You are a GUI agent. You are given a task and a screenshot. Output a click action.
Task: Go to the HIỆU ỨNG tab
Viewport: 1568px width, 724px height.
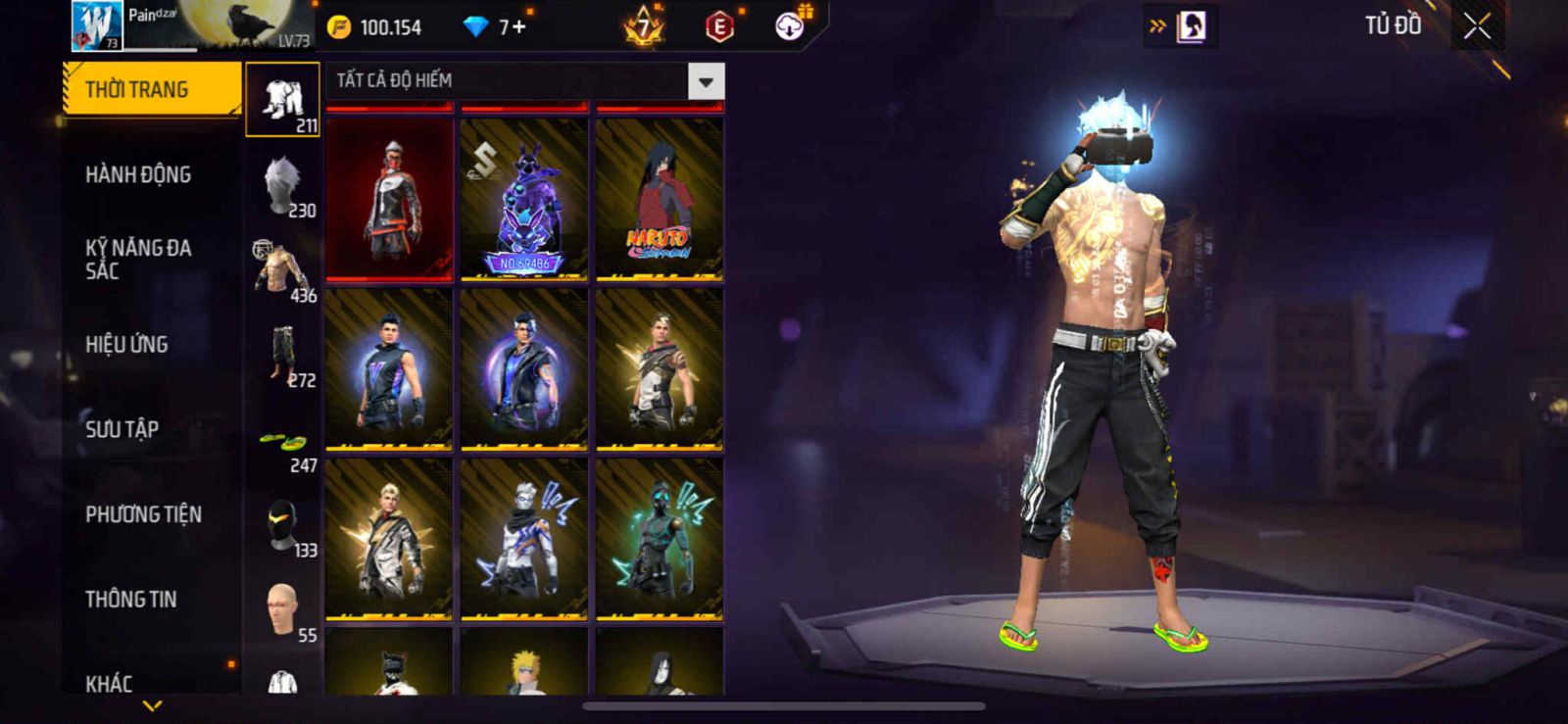pyautogui.click(x=126, y=345)
